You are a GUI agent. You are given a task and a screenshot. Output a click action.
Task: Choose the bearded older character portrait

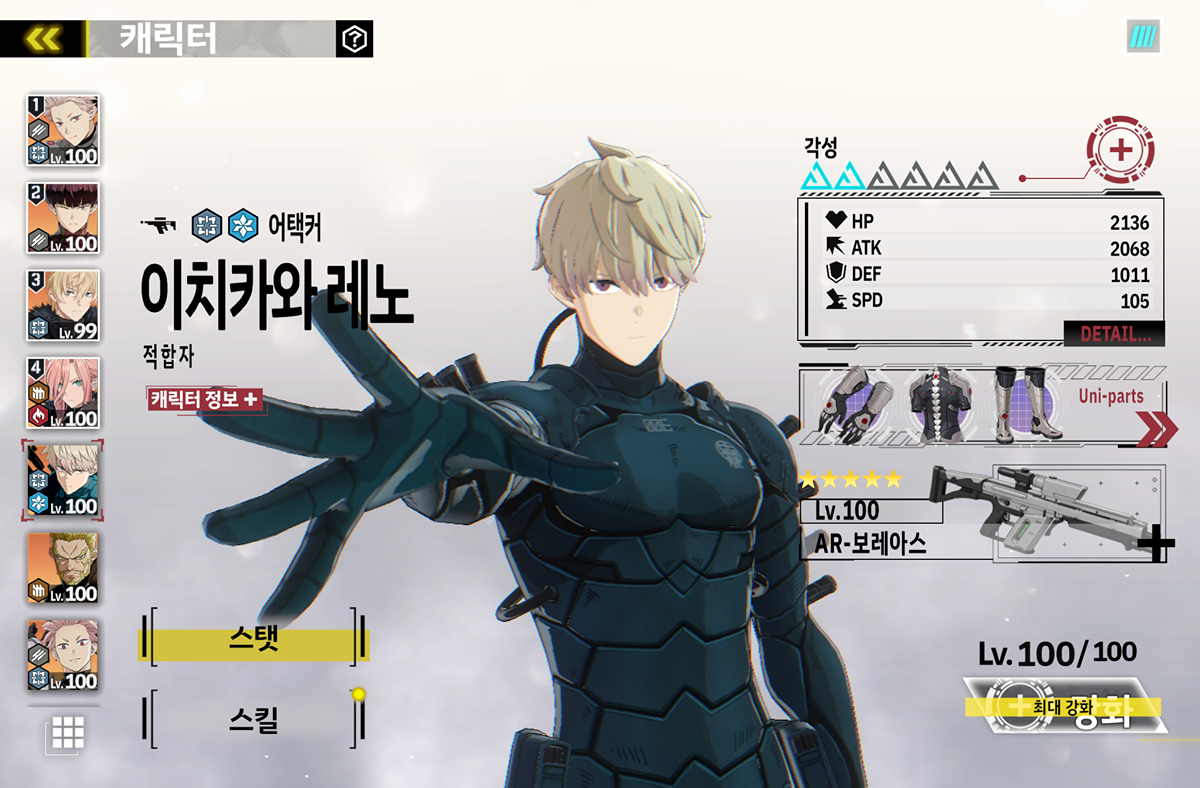tap(63, 568)
